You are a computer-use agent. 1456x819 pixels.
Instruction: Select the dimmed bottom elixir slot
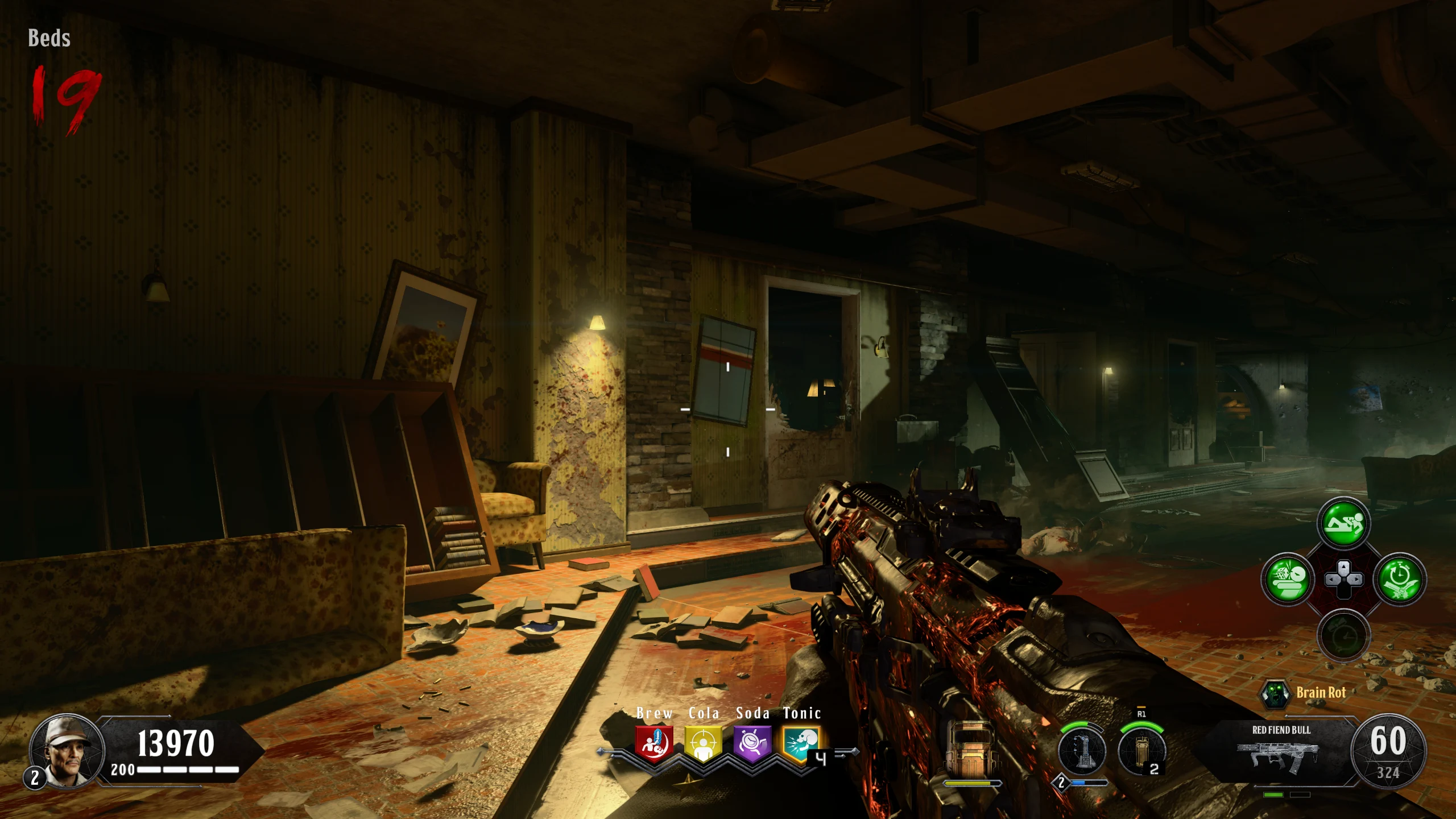(x=1343, y=635)
